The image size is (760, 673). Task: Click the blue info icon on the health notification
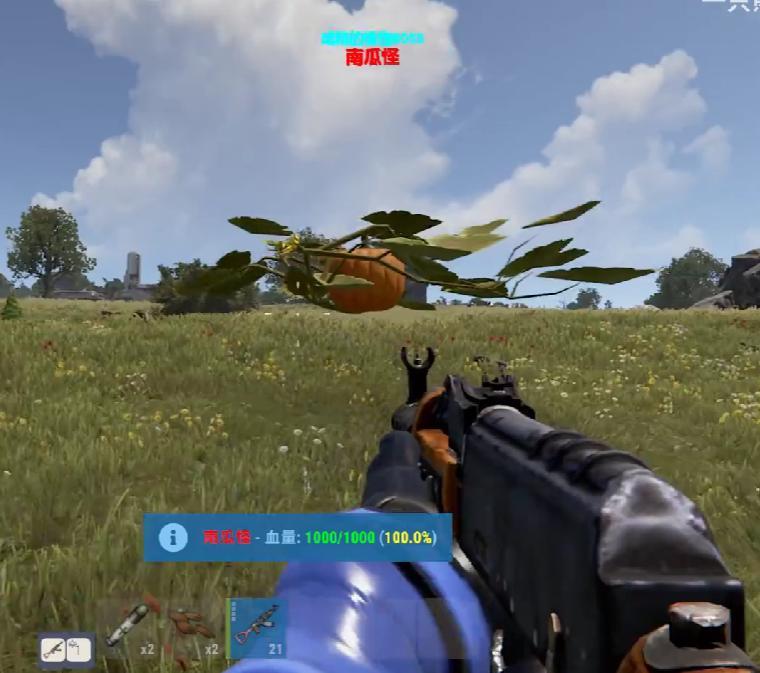173,538
